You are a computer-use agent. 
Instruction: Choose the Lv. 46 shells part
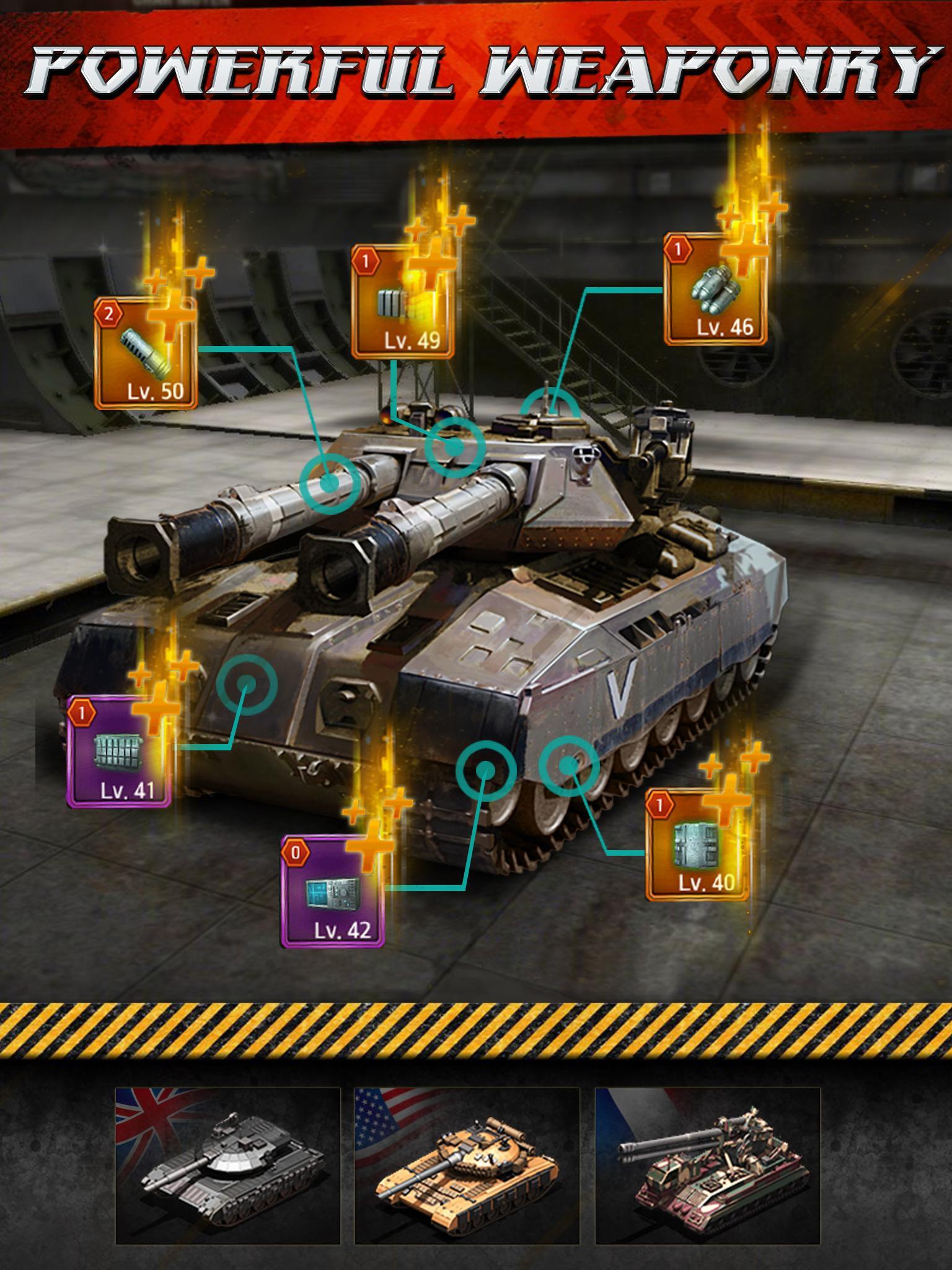715,288
